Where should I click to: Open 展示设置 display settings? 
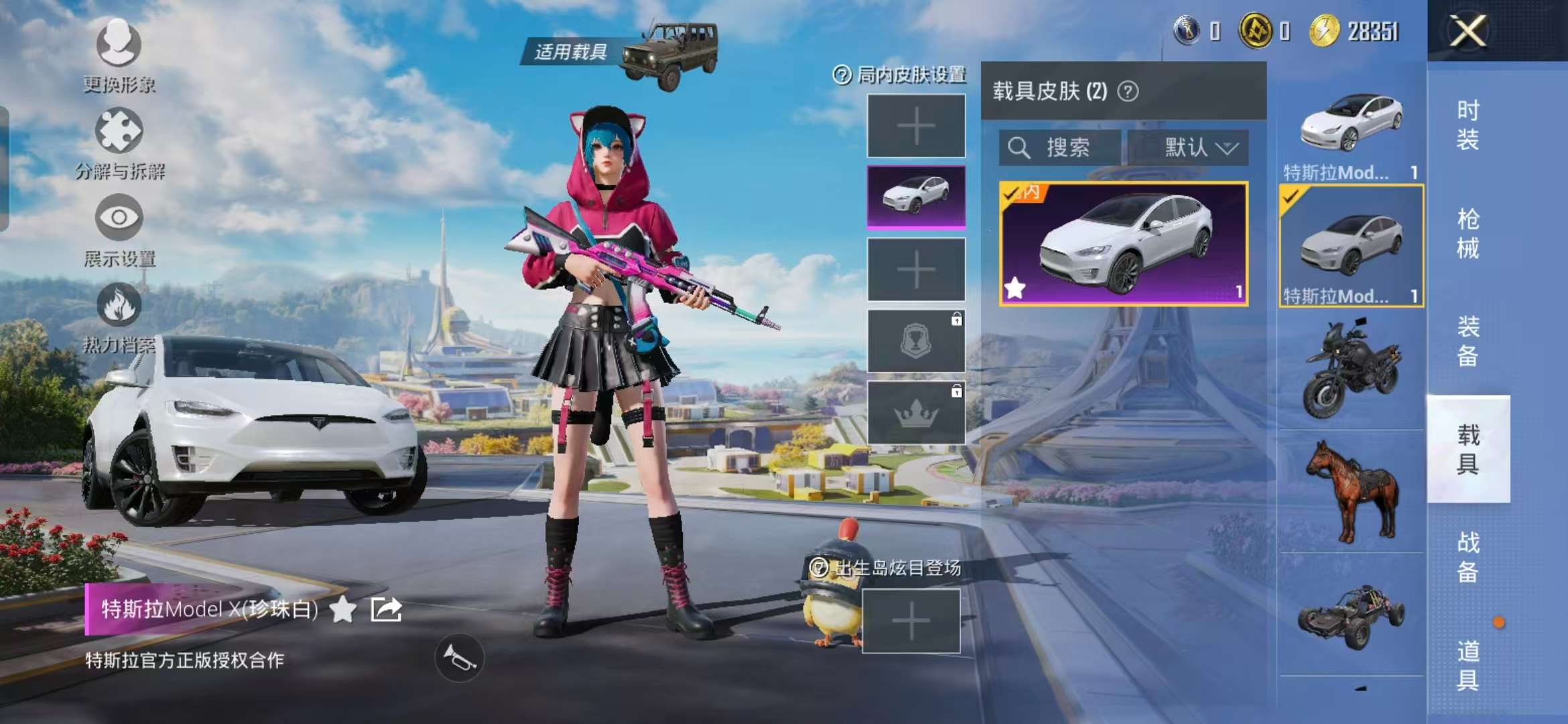(x=119, y=229)
